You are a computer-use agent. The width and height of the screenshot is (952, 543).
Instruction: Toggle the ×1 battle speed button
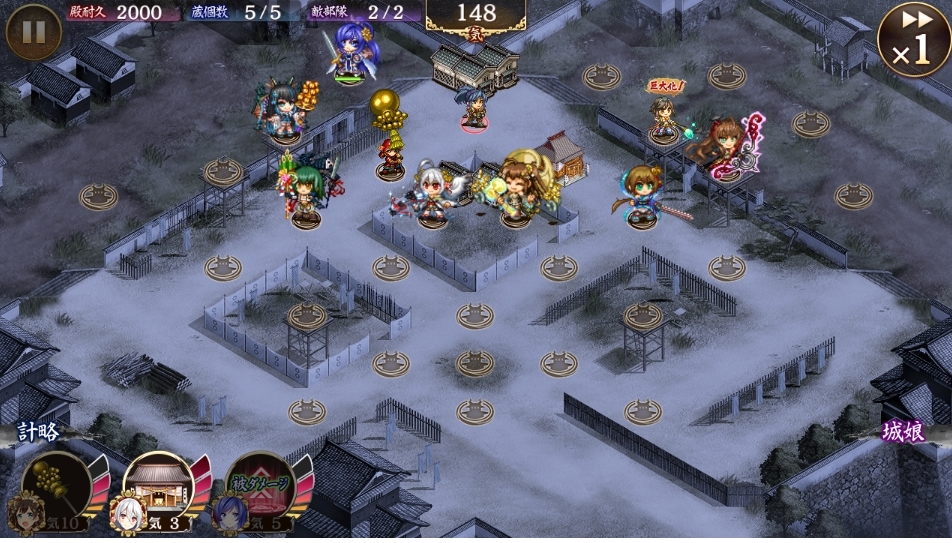912,40
